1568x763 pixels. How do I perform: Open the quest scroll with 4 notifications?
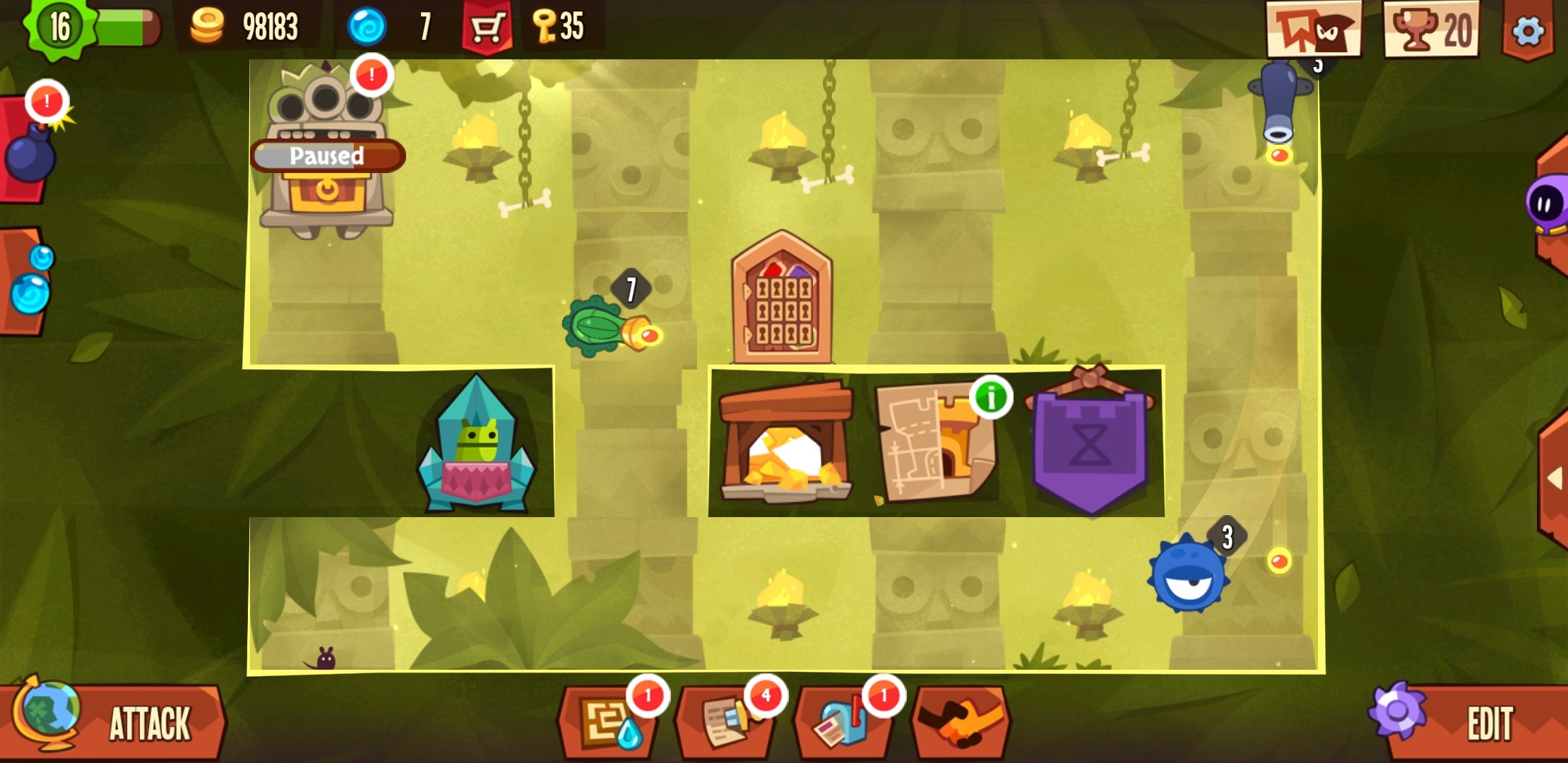coord(726,722)
